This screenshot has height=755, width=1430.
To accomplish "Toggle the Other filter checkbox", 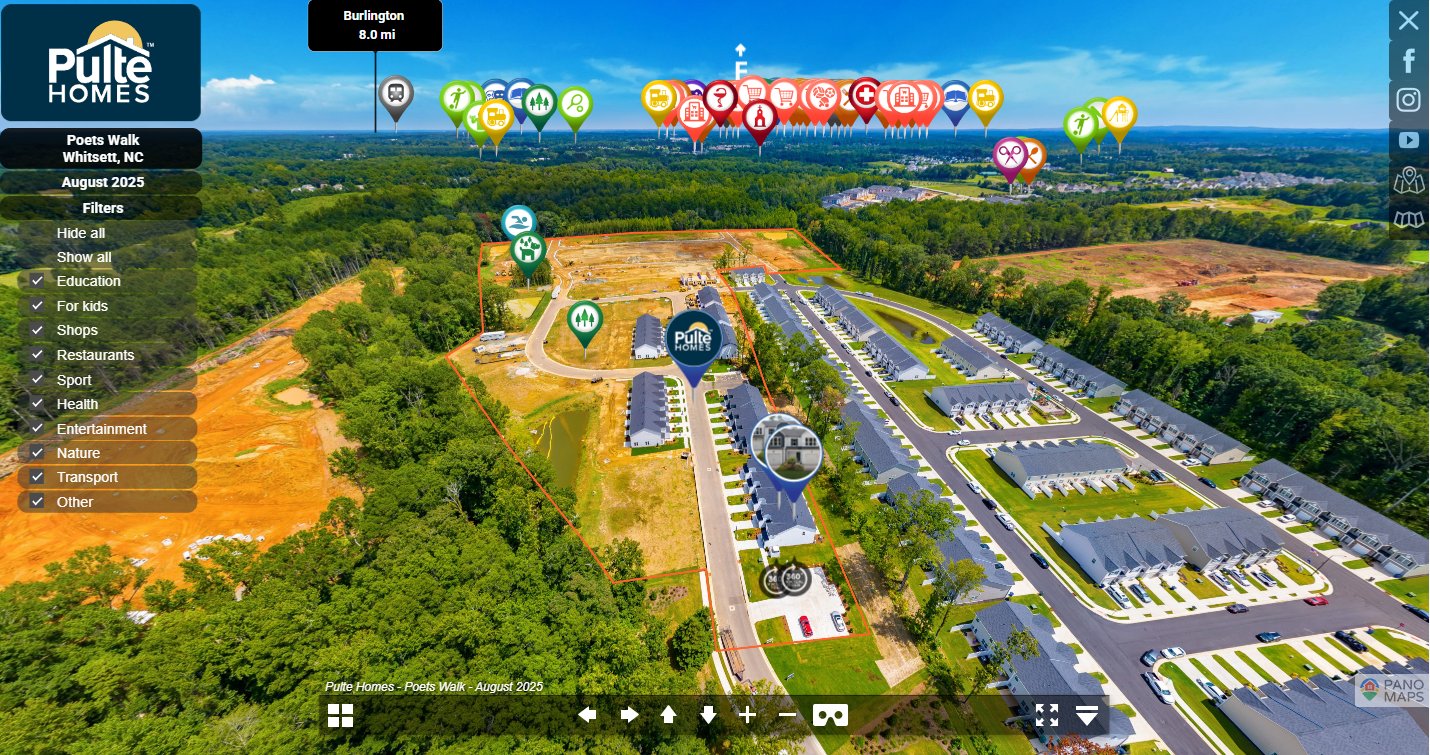I will pyautogui.click(x=38, y=502).
